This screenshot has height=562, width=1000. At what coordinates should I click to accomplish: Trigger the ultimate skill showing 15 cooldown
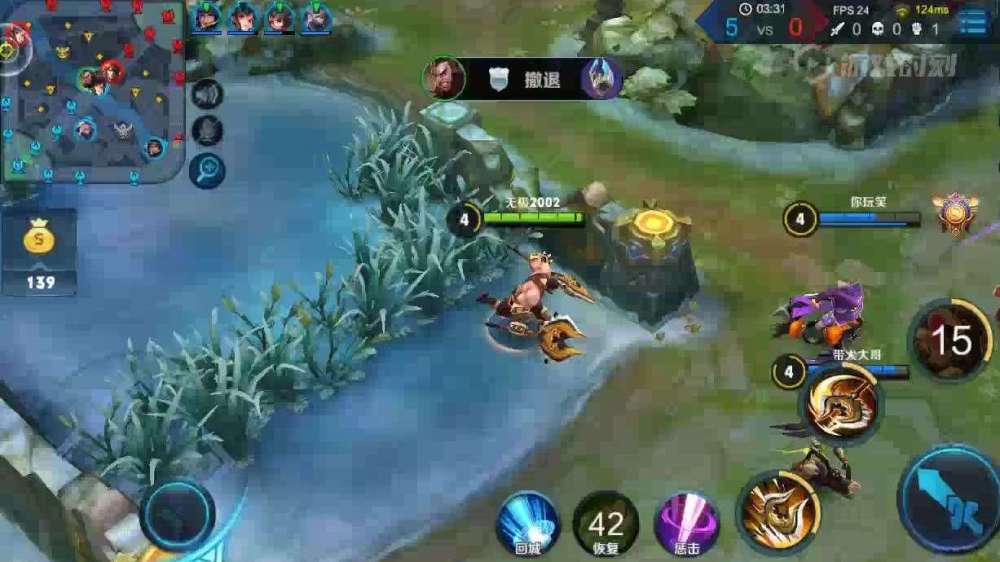click(949, 341)
